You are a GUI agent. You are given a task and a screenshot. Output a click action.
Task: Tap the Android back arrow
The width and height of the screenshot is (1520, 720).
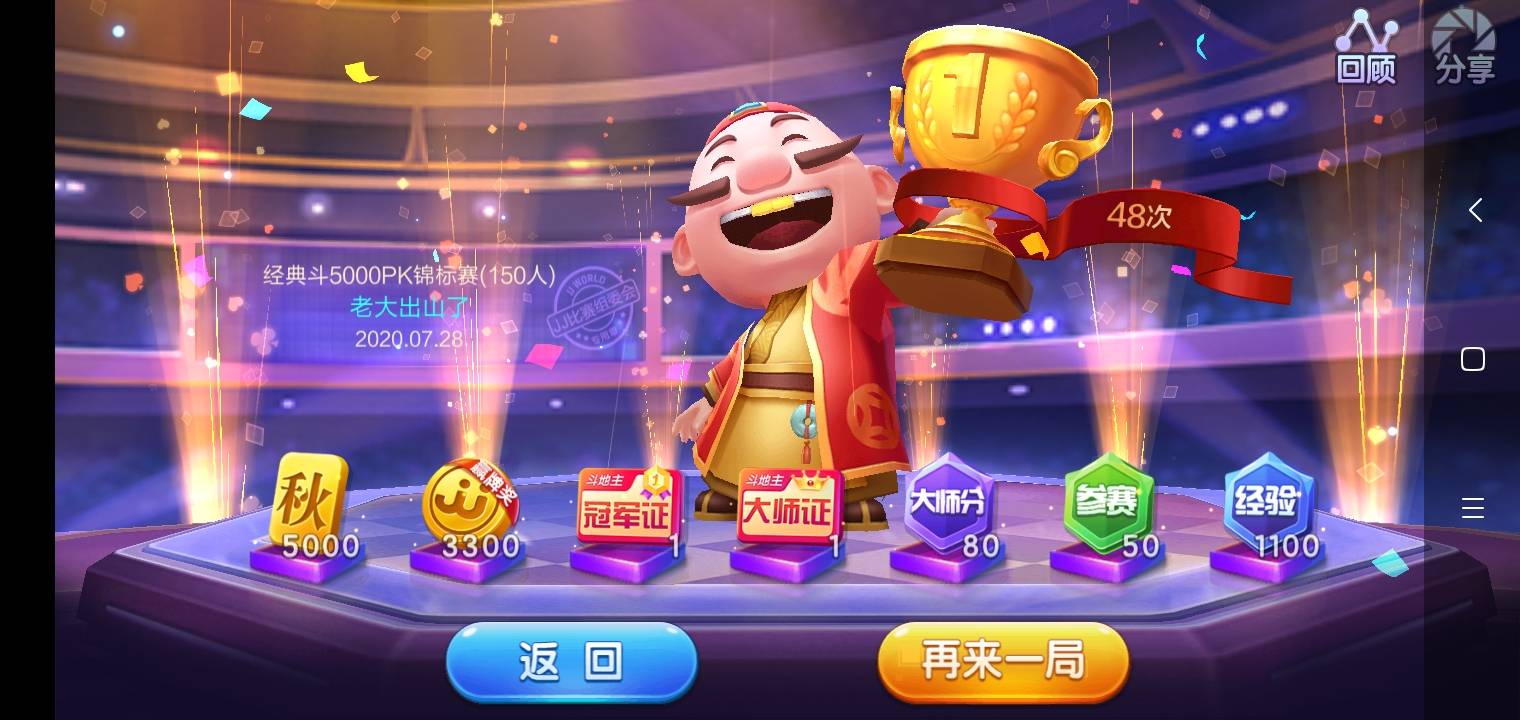pyautogui.click(x=1477, y=210)
